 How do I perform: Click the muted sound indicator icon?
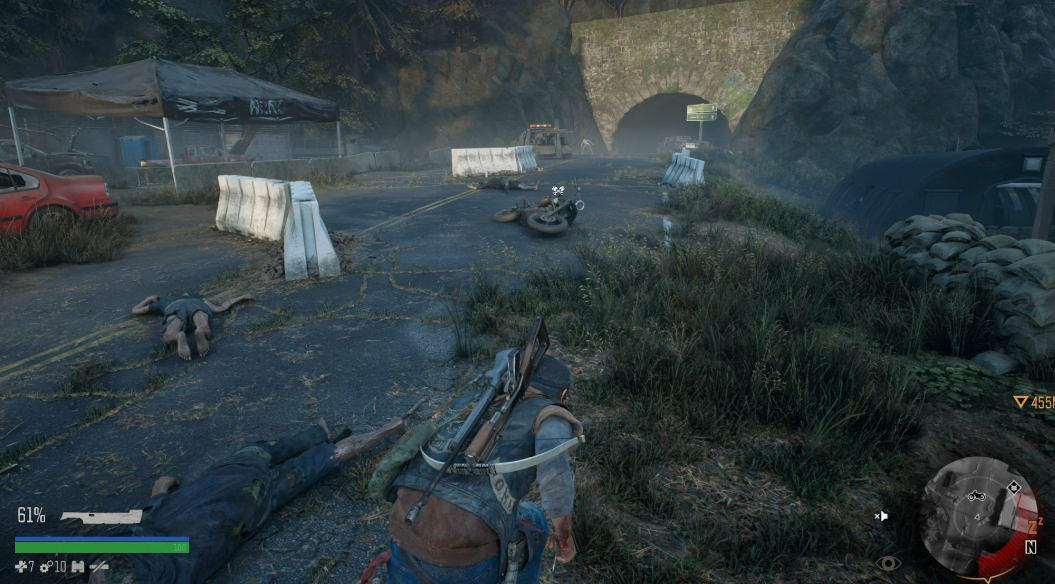(880, 516)
